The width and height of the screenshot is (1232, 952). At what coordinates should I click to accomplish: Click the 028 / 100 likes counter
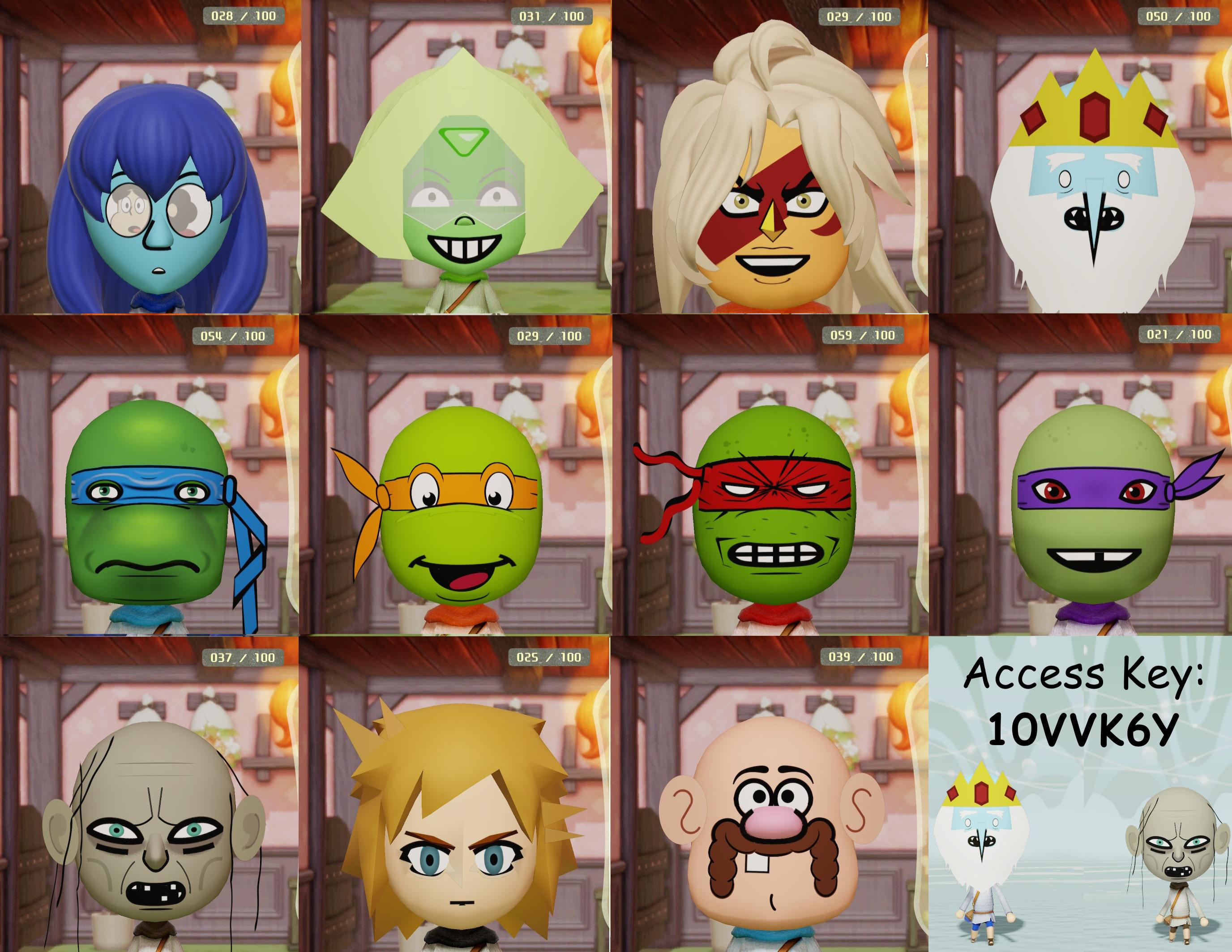point(244,16)
